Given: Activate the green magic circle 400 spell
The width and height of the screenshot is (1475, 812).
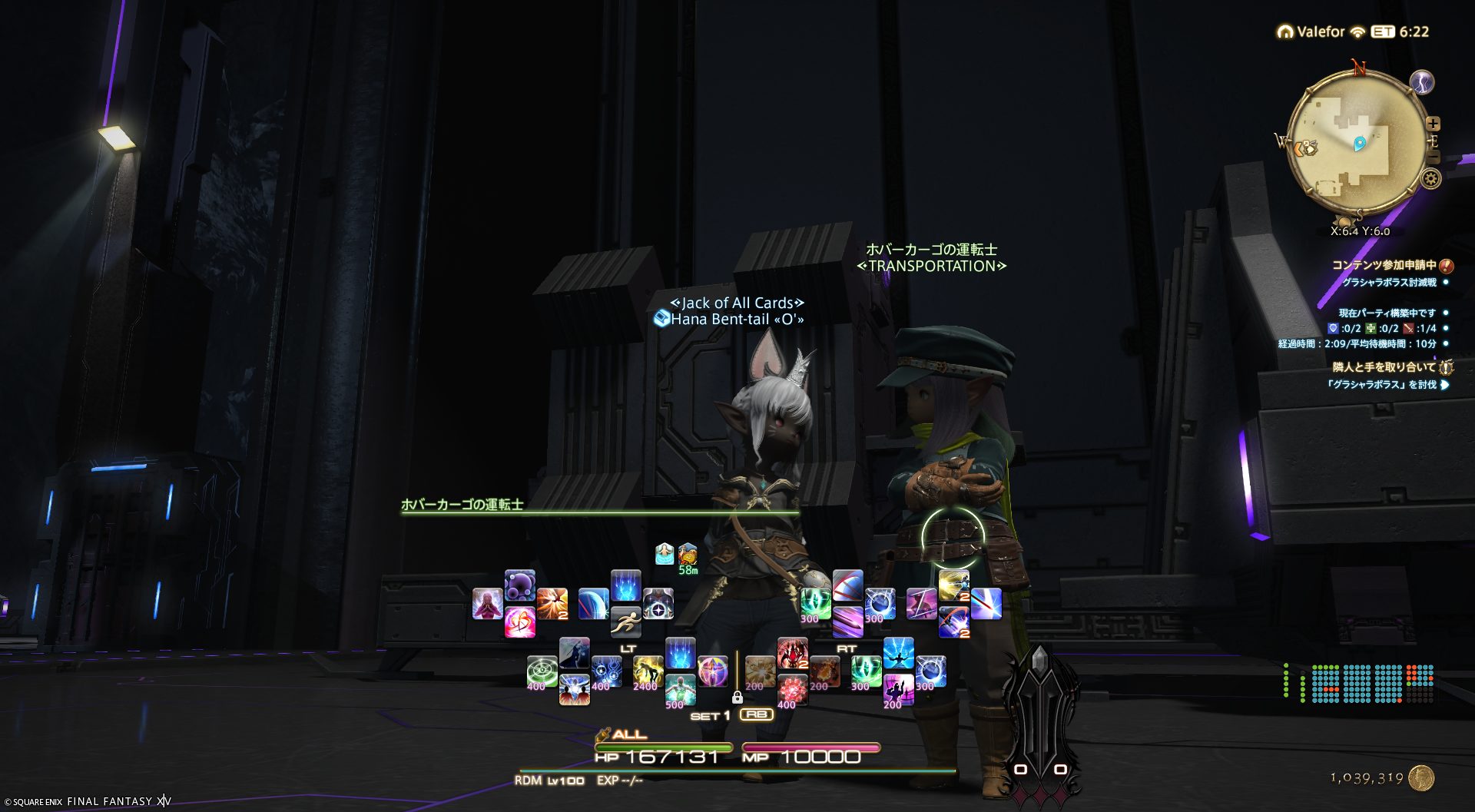Looking at the screenshot, I should pyautogui.click(x=542, y=671).
